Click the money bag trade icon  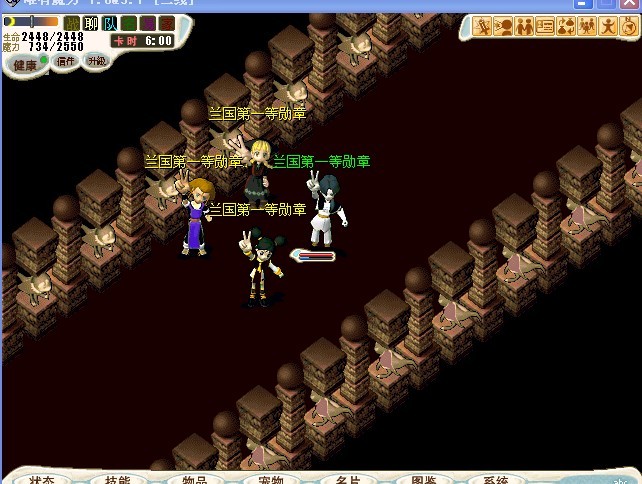pyautogui.click(x=566, y=27)
